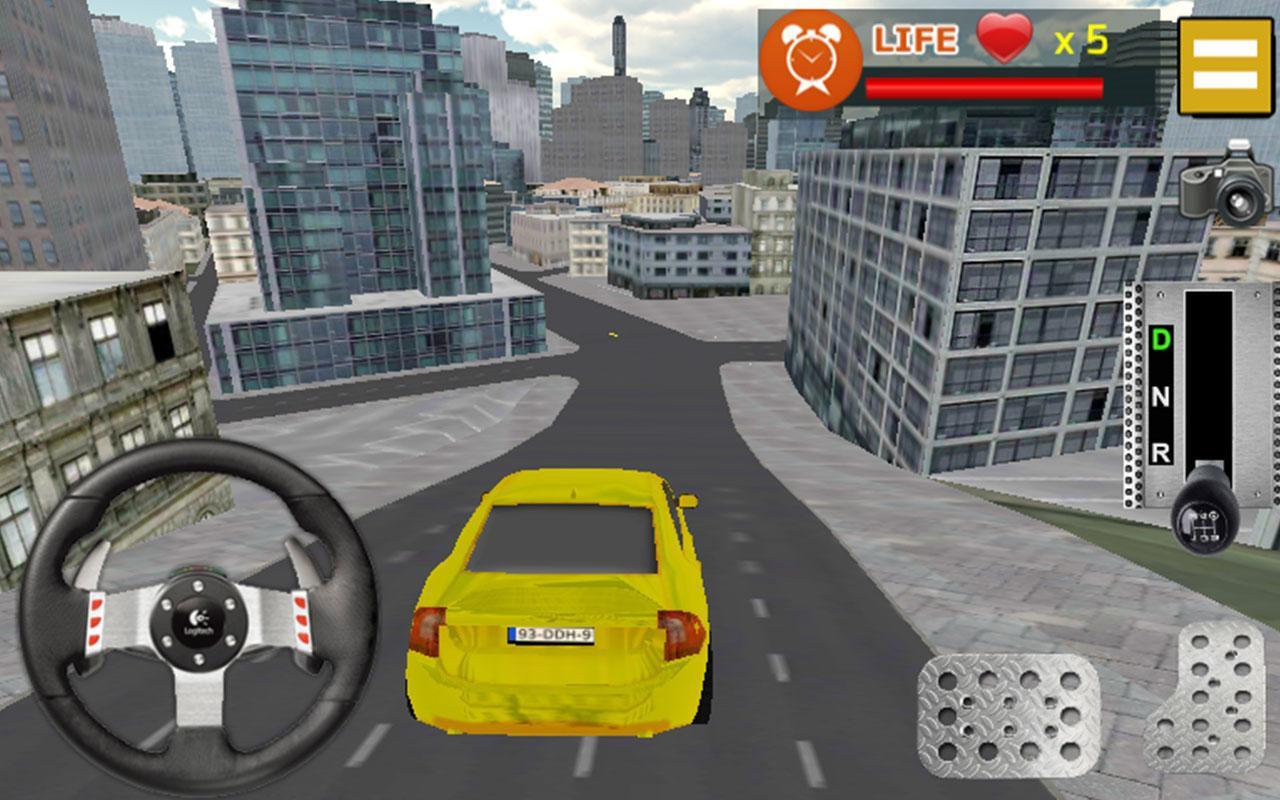Click the x5 lives counter
Image resolution: width=1280 pixels, height=800 pixels.
click(1080, 42)
